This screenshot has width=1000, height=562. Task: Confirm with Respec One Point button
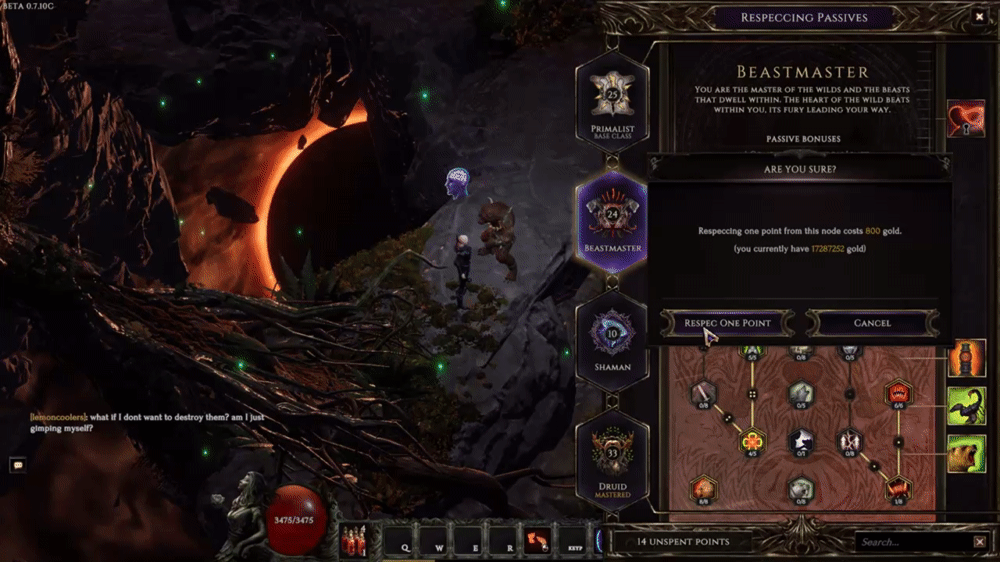pyautogui.click(x=727, y=323)
